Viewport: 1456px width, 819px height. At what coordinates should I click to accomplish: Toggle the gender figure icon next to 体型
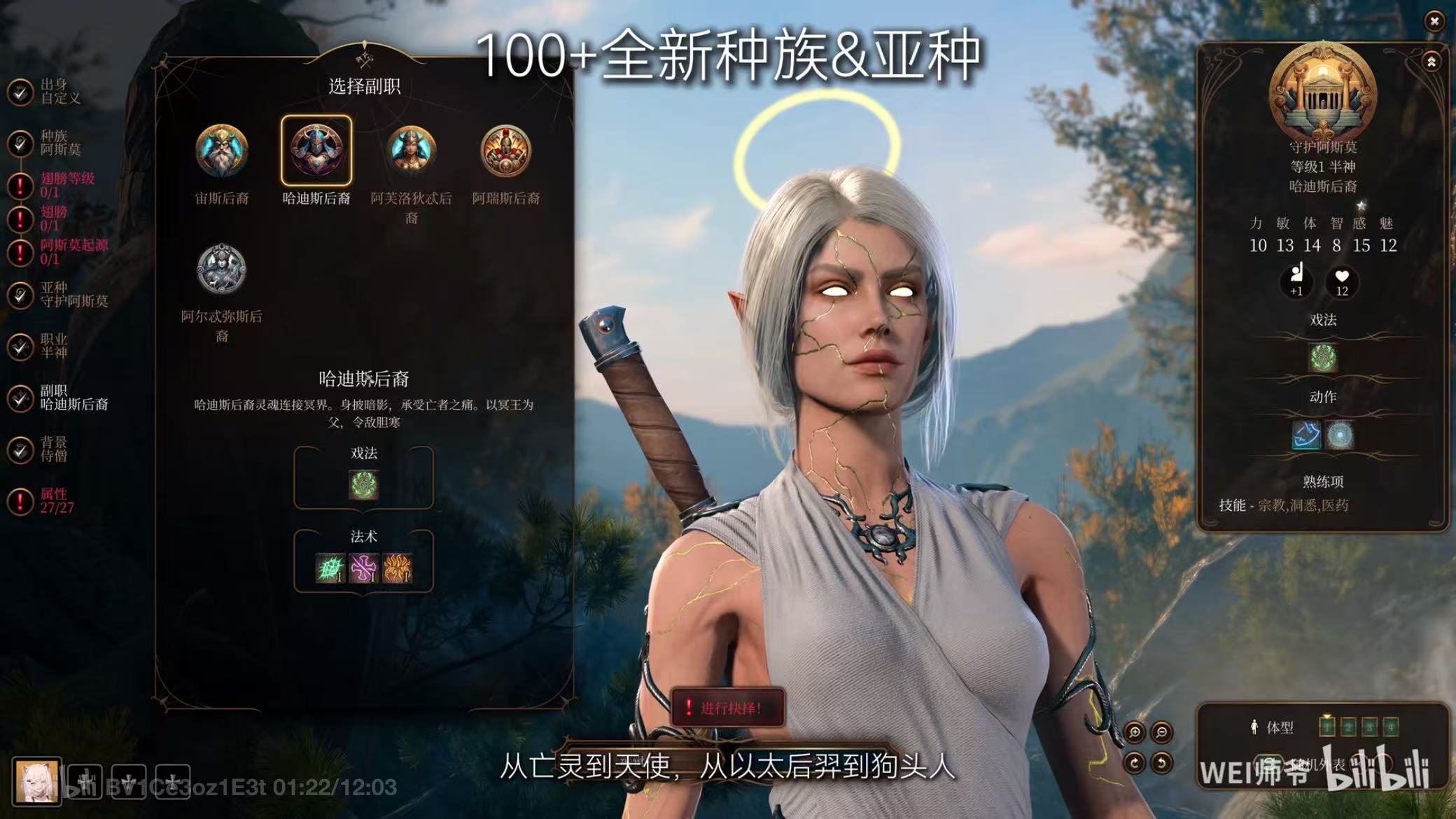click(x=1254, y=727)
